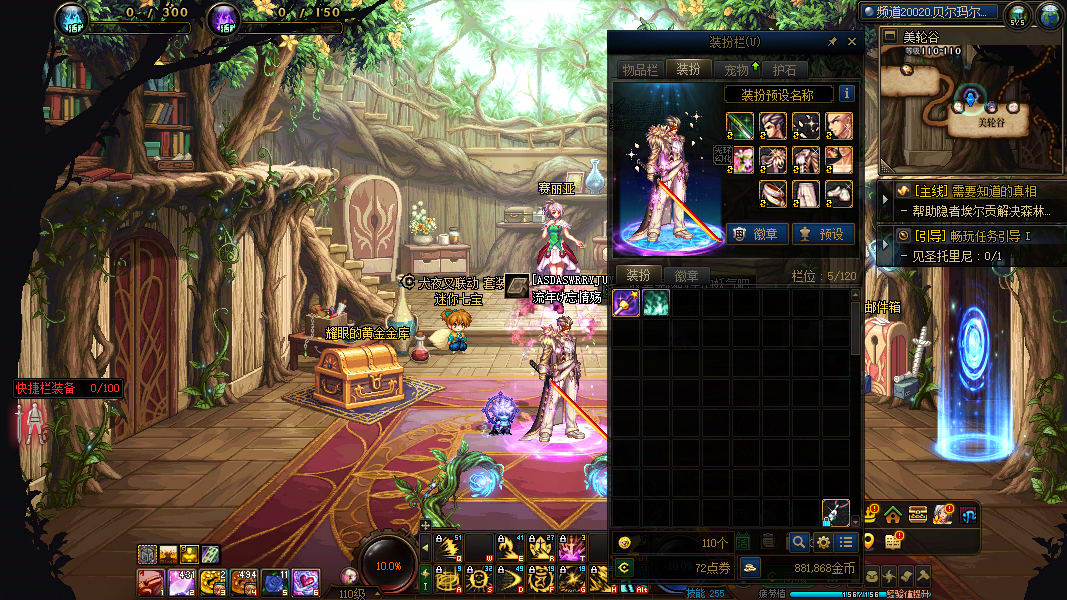Pin the 装扮栏 window with the pushpin

tap(832, 42)
